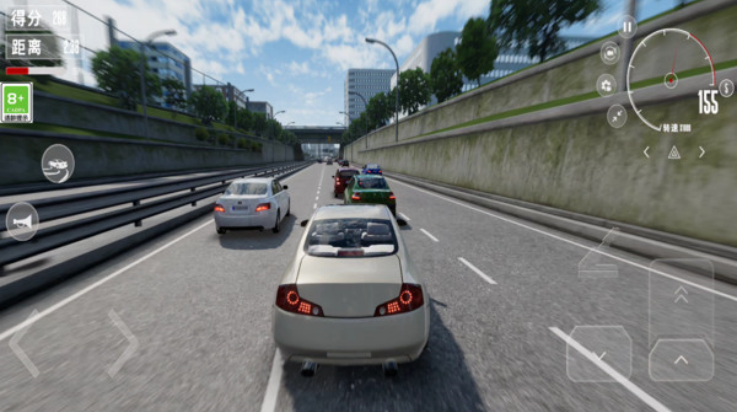Hit the brake pedal
This screenshot has height=412, width=737.
[599, 353]
